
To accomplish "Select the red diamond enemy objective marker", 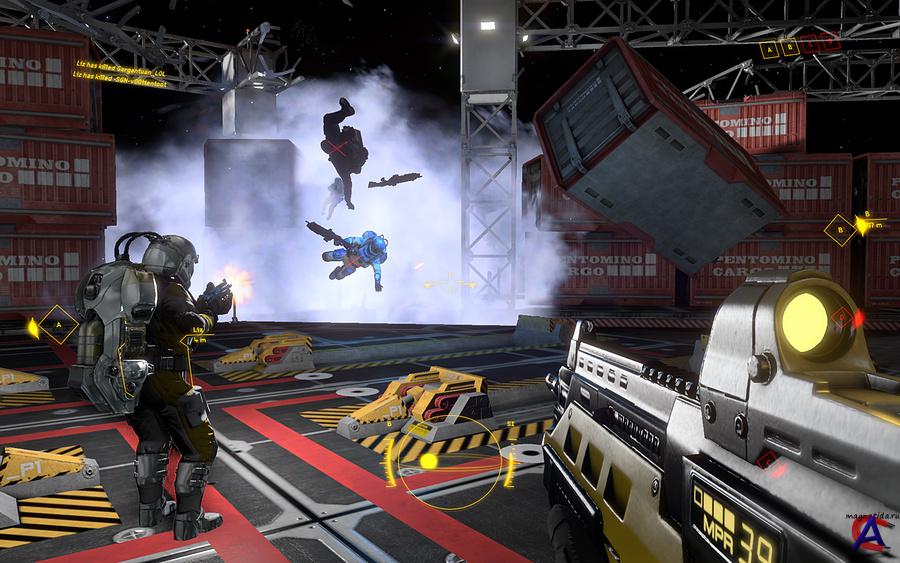I will pyautogui.click(x=844, y=318).
